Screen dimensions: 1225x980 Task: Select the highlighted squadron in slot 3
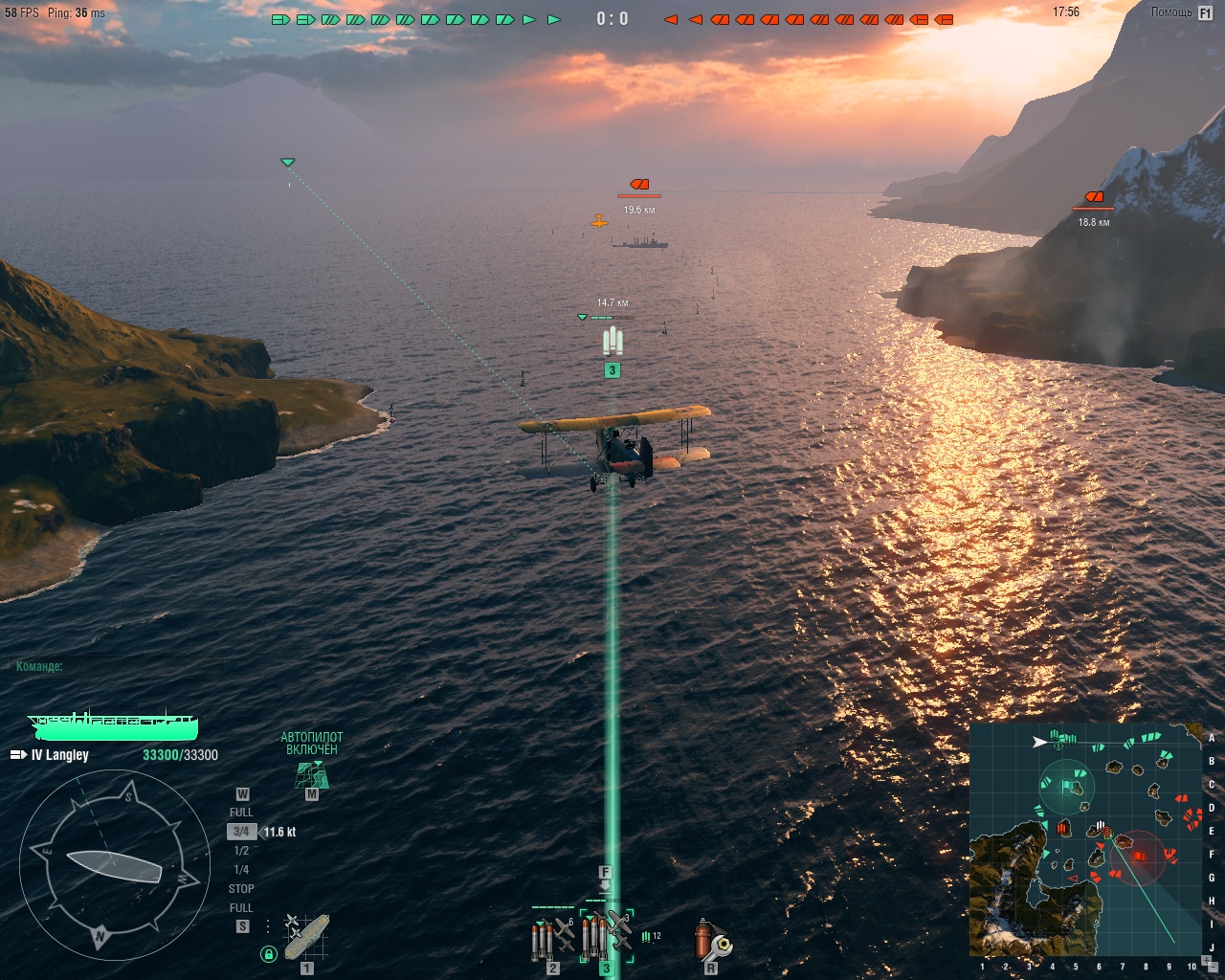tap(606, 936)
